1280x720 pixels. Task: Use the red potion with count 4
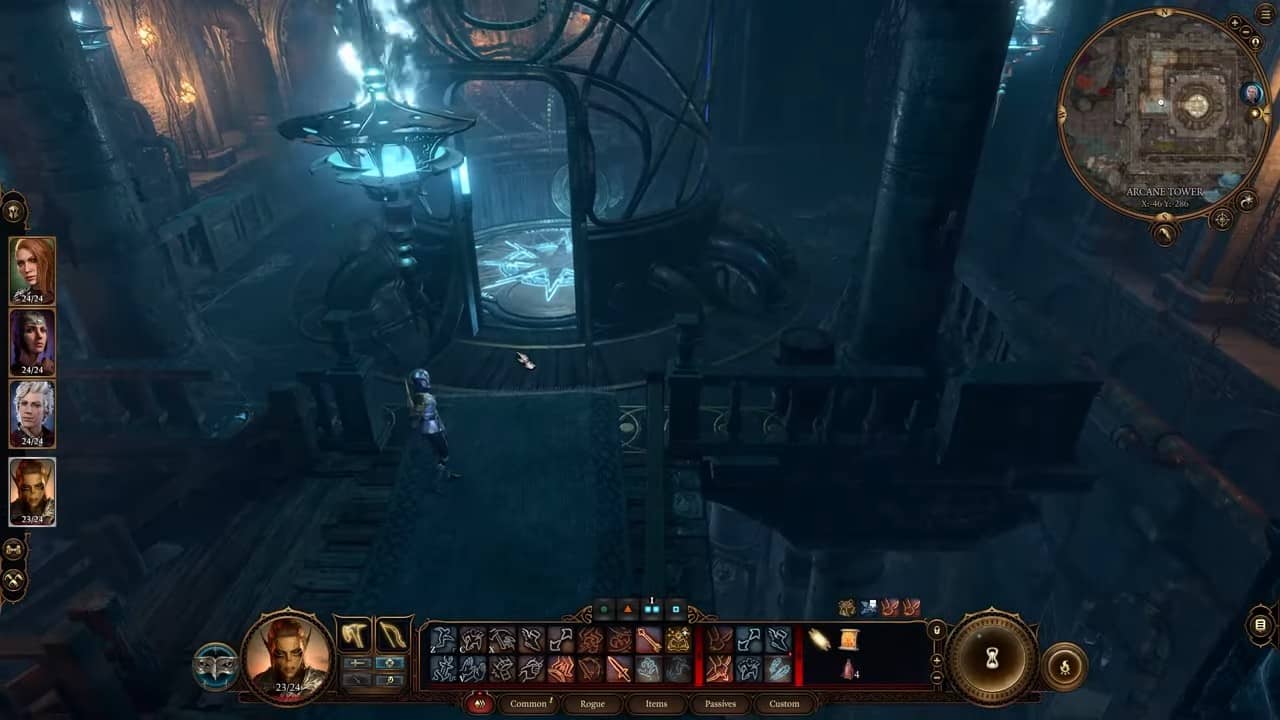pyautogui.click(x=848, y=669)
